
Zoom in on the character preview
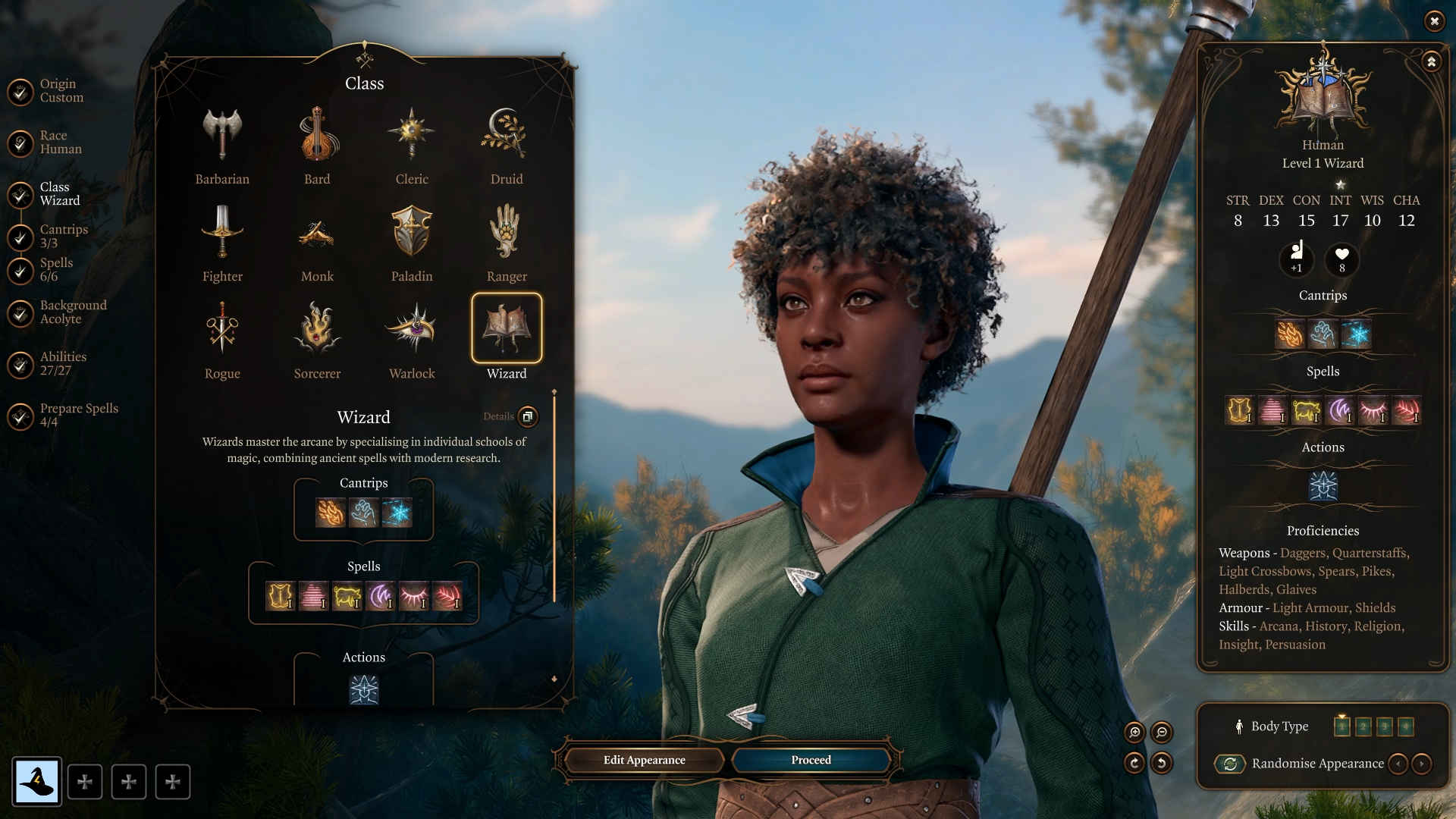pyautogui.click(x=1134, y=732)
